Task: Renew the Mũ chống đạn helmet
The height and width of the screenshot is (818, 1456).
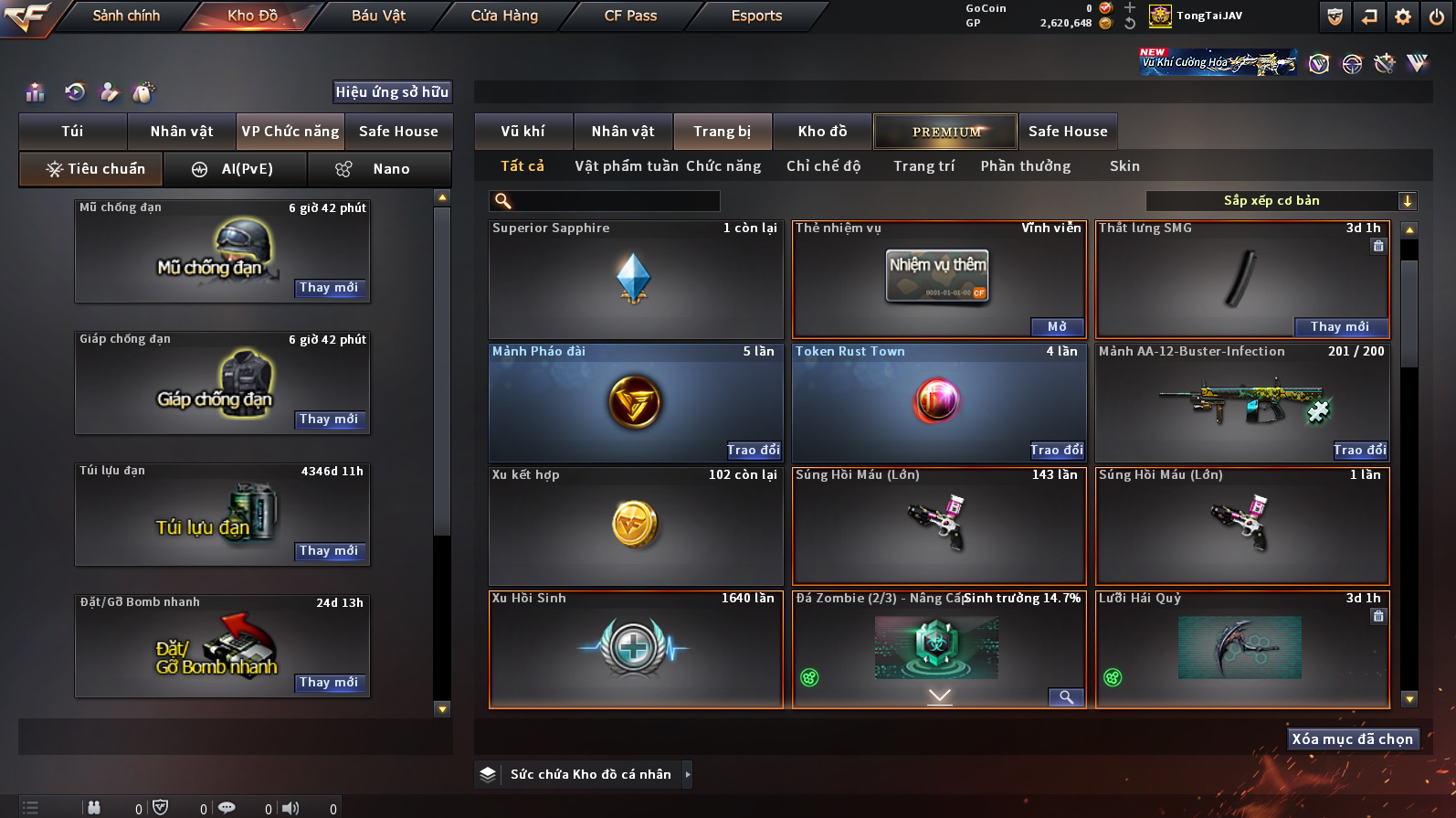Action: (x=329, y=288)
